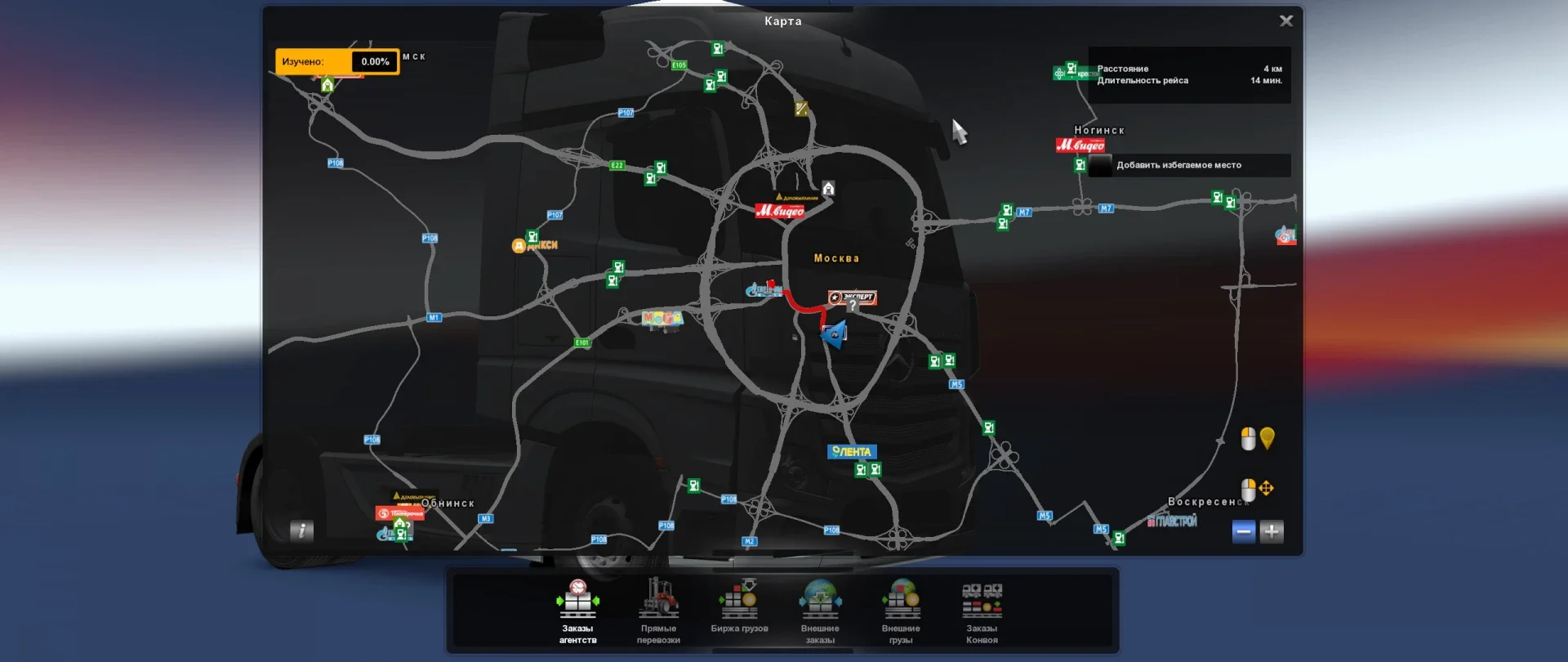Screen dimensions: 1568x662
Task: Select the М.видео logo near Ногинск
Action: (1080, 145)
